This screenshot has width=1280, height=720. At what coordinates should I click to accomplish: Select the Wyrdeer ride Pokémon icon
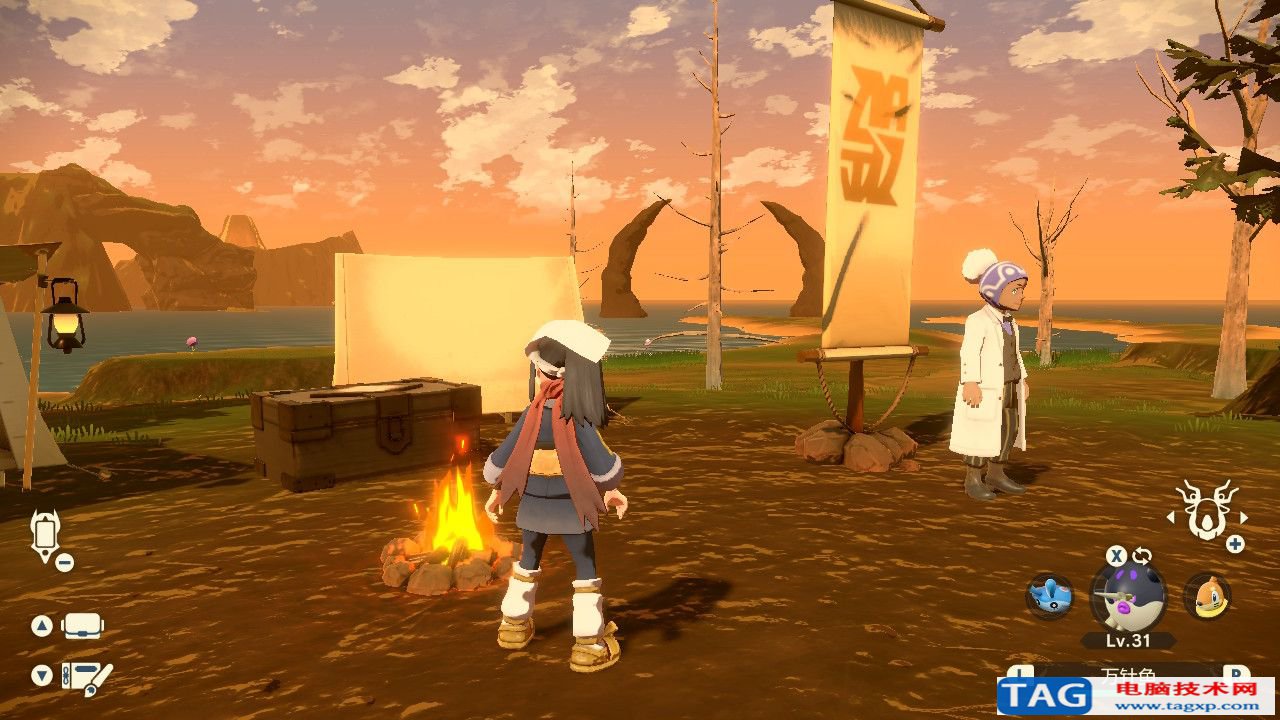coord(1207,509)
